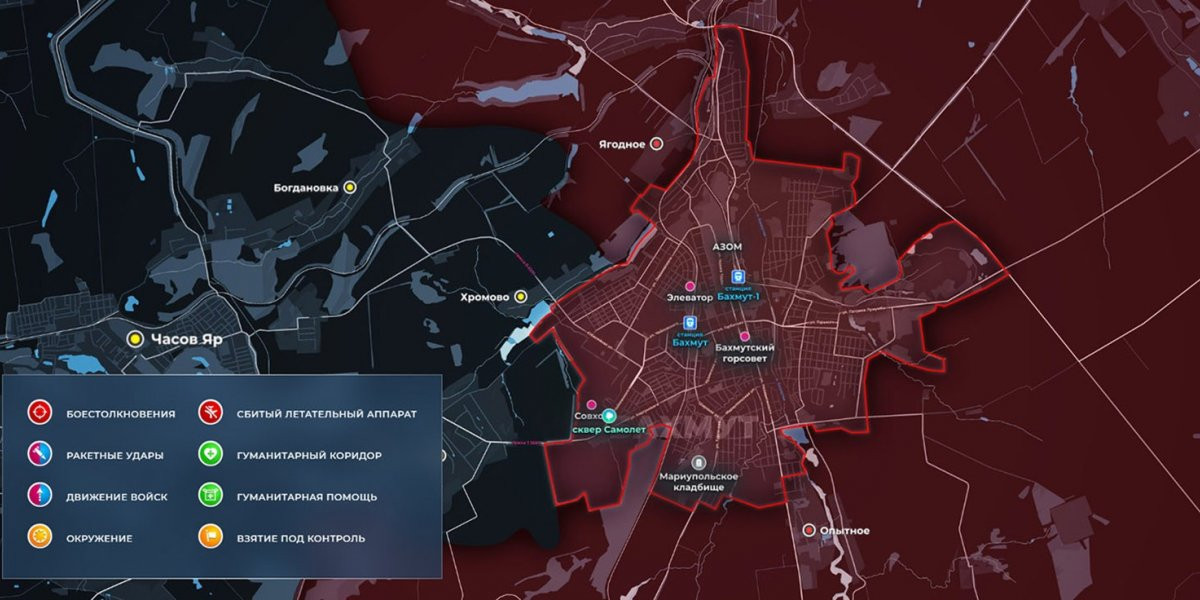1200x600 pixels.
Task: Select the Мариупольское кладбище icon
Action: click(x=699, y=463)
